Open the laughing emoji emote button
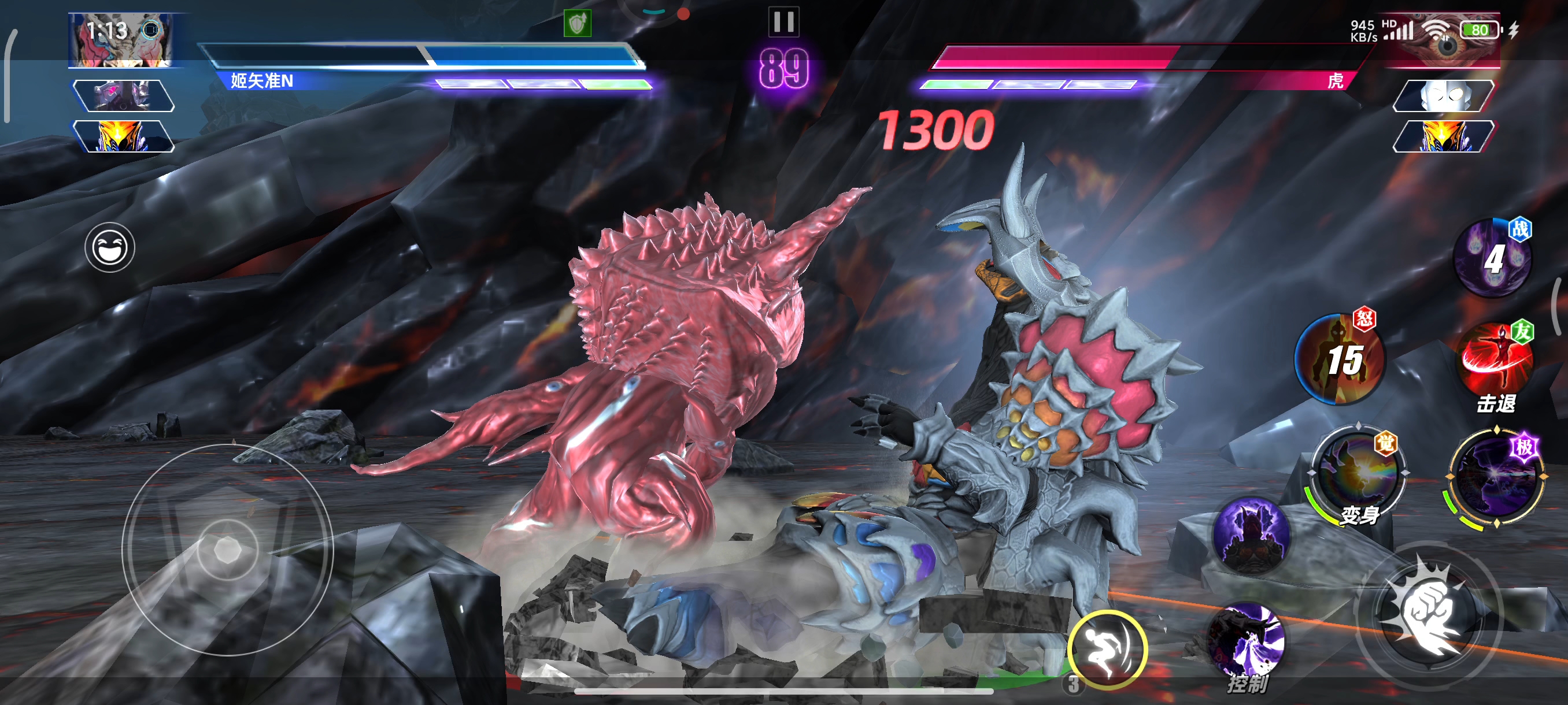The height and width of the screenshot is (705, 1568). 110,247
